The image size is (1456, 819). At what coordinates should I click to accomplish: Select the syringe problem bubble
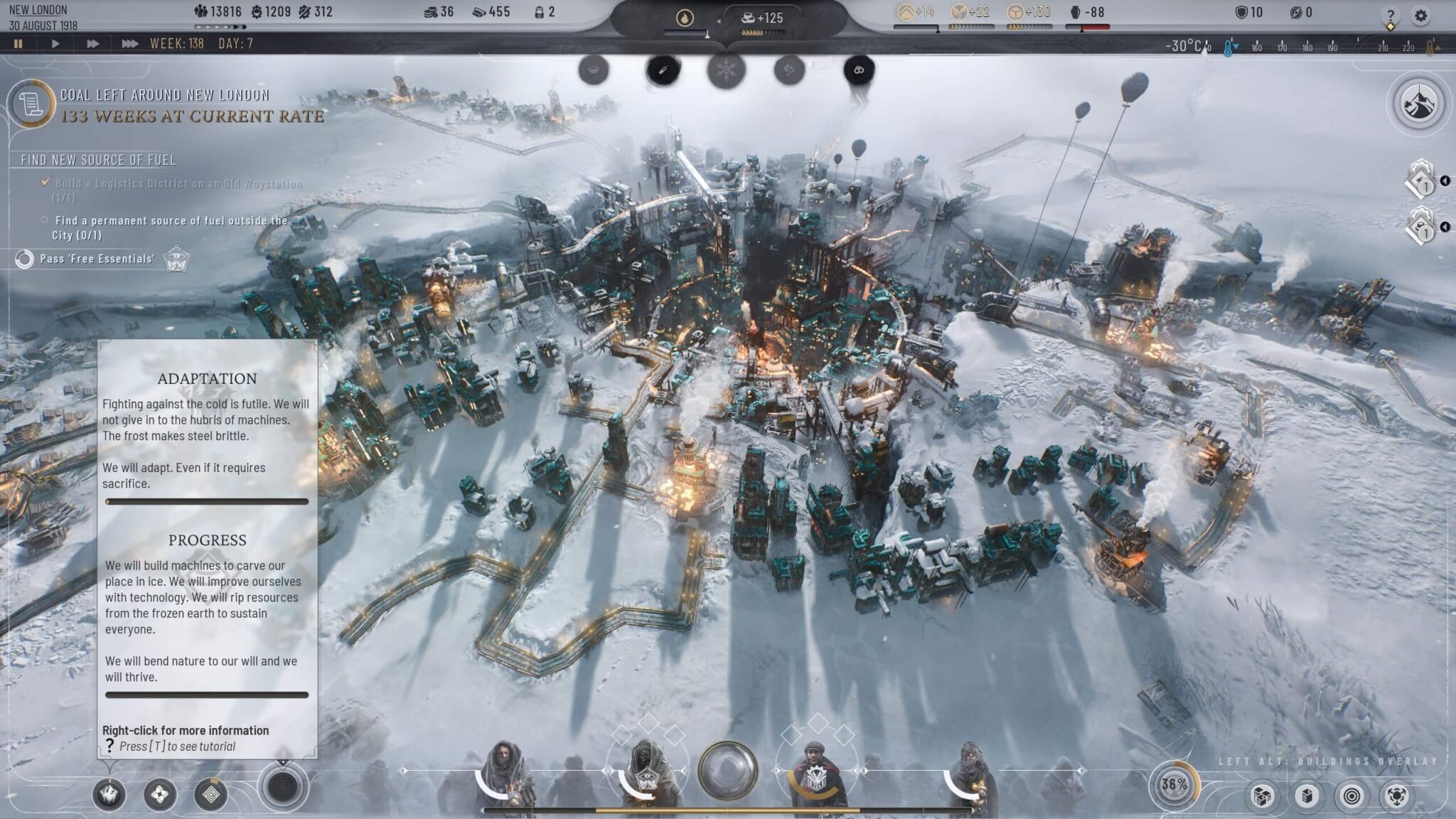click(x=663, y=70)
